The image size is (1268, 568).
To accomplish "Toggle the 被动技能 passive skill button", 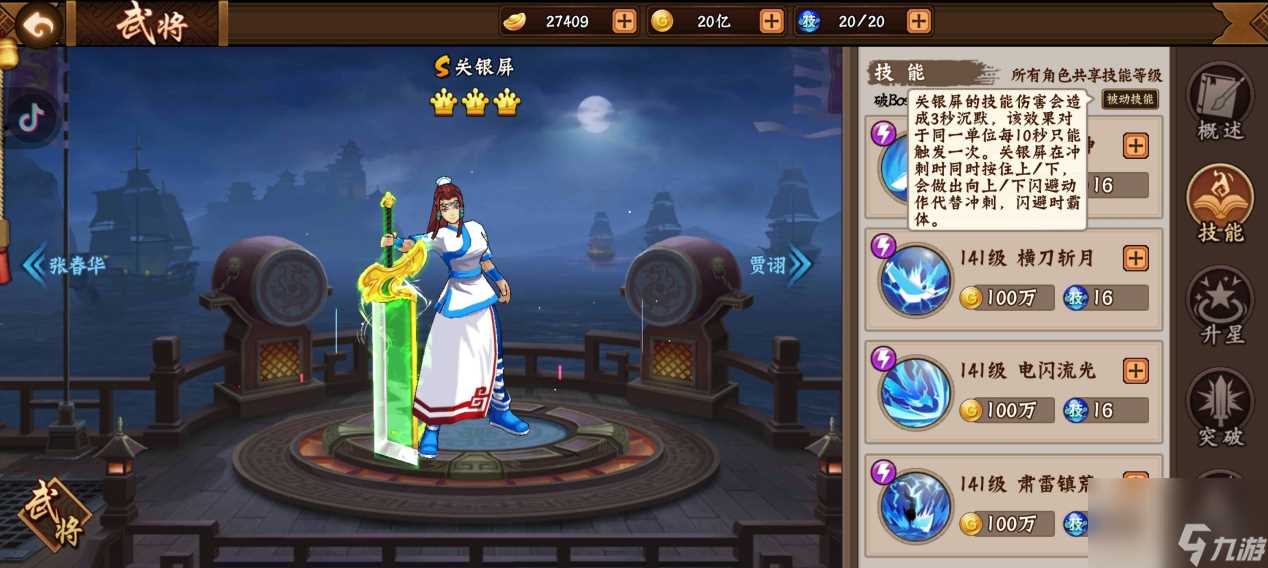I will click(1130, 99).
